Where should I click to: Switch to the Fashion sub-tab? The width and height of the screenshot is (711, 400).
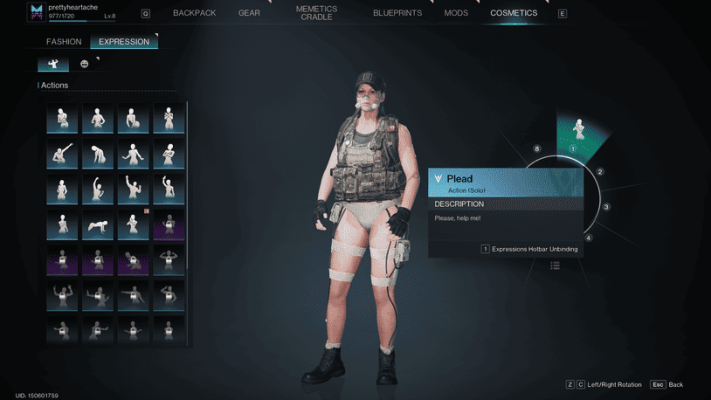point(63,42)
